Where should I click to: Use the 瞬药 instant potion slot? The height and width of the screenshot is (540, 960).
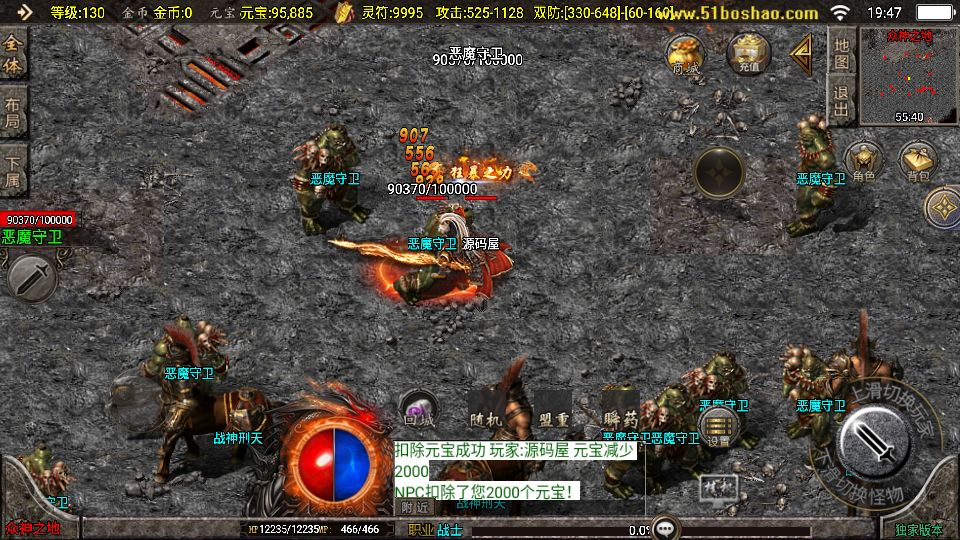(620, 409)
